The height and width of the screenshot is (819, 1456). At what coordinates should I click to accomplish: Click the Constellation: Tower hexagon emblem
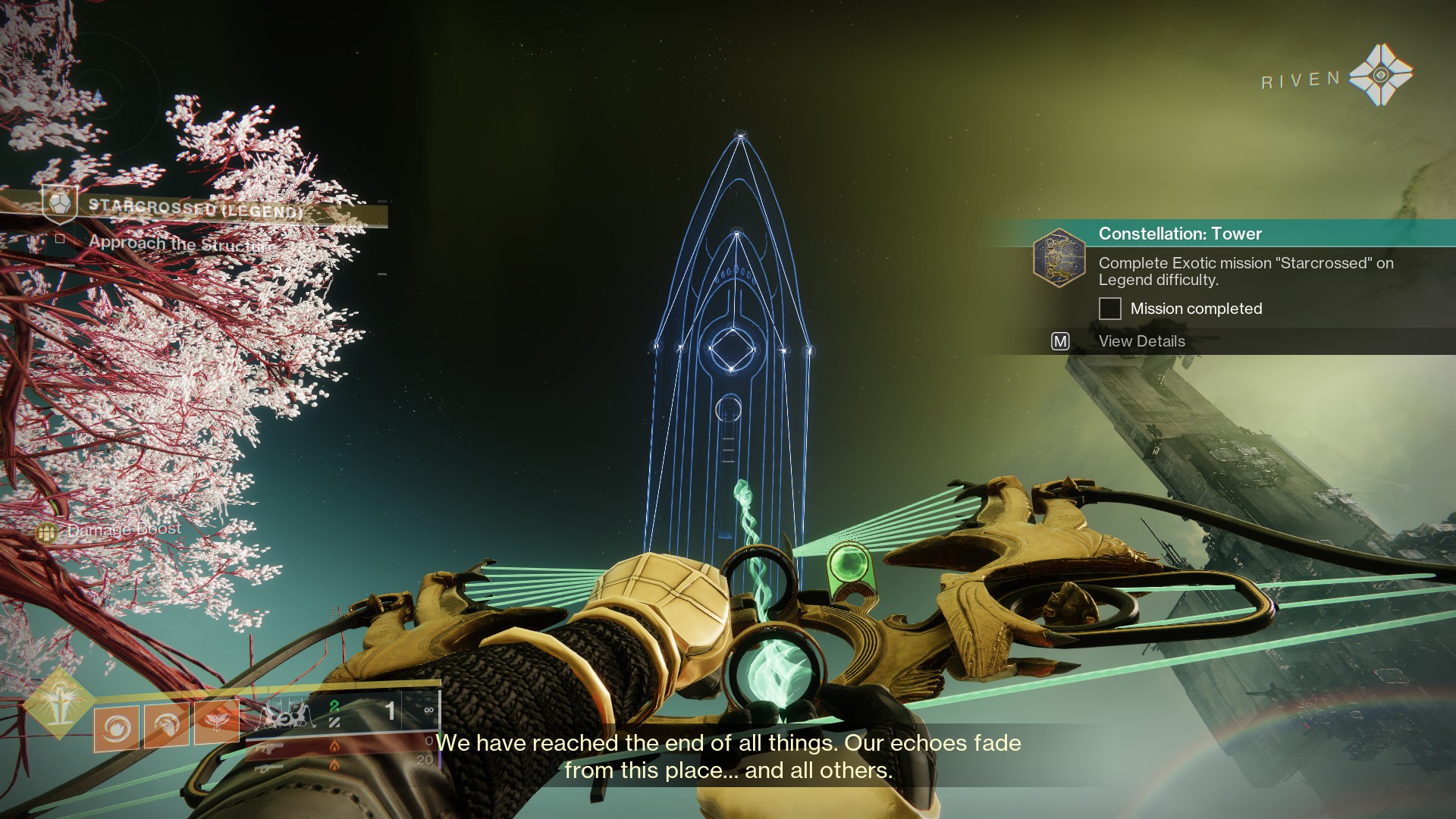(x=1059, y=258)
